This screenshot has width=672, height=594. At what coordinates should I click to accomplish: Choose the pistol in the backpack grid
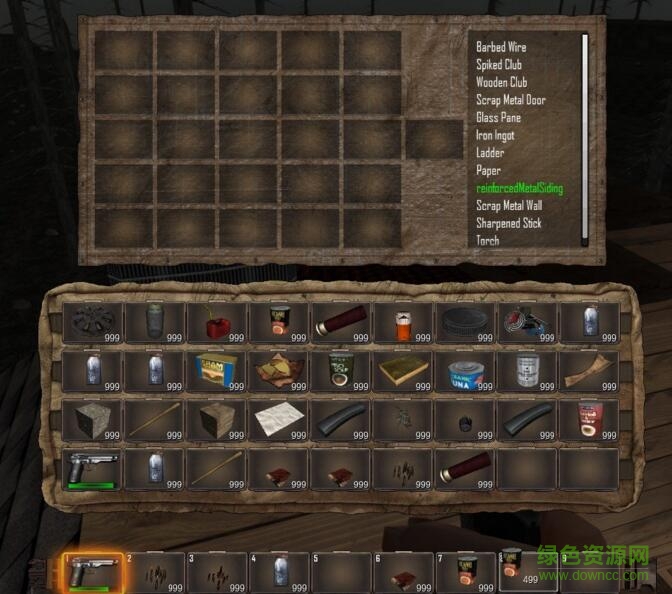(91, 466)
